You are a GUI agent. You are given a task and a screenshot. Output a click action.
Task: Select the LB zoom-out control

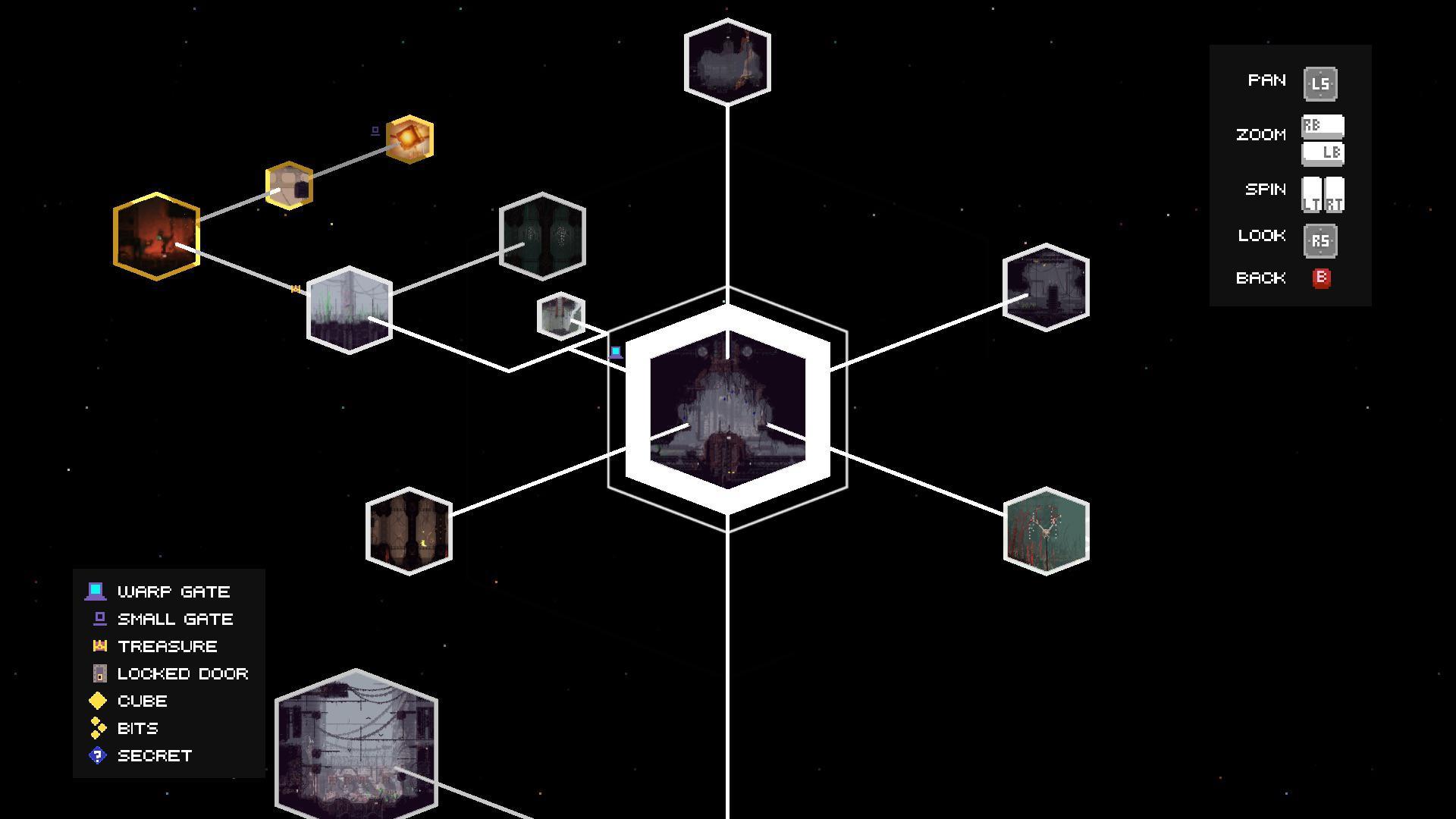coord(1326,154)
